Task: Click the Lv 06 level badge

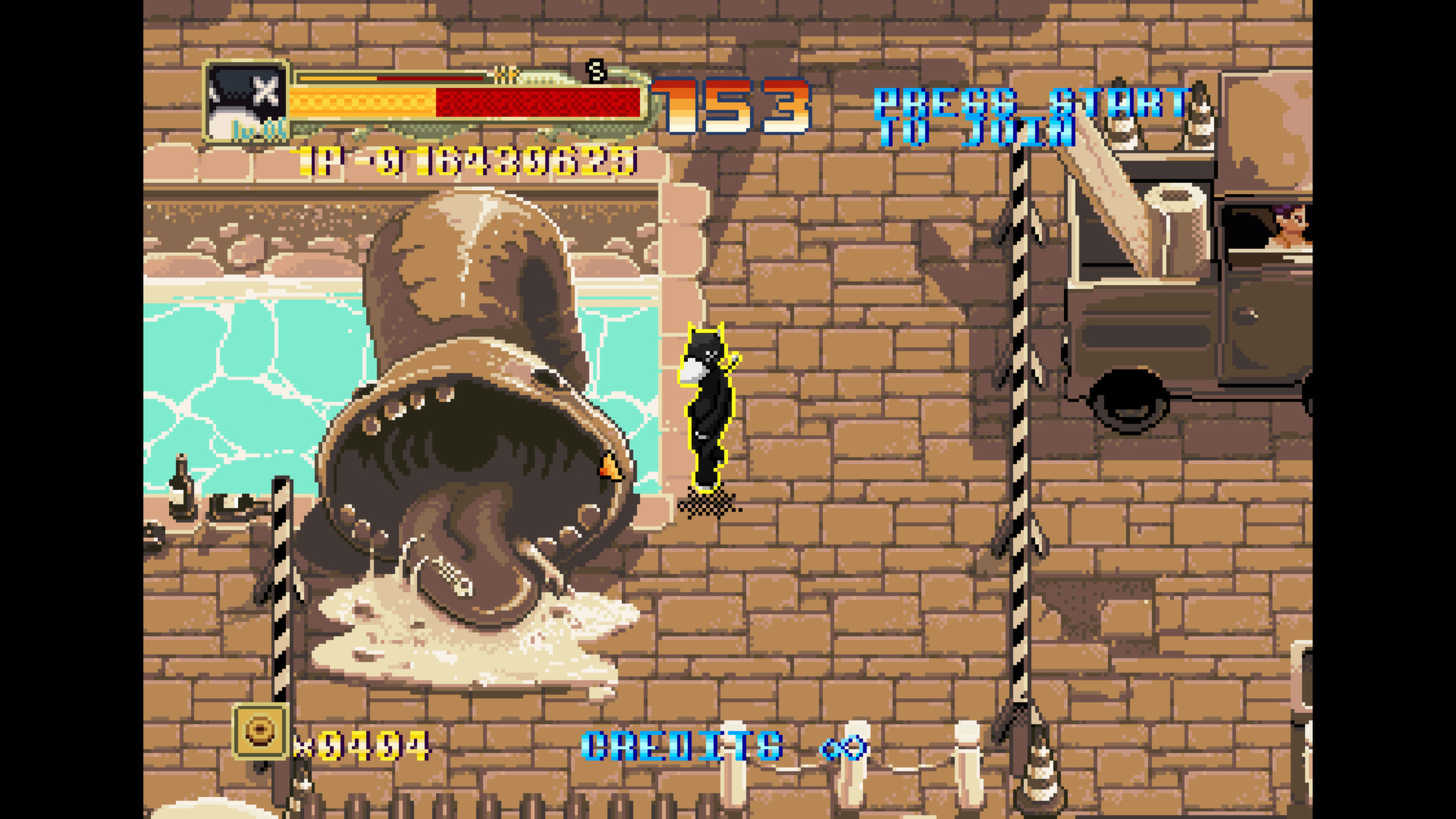Action: pyautogui.click(x=264, y=130)
